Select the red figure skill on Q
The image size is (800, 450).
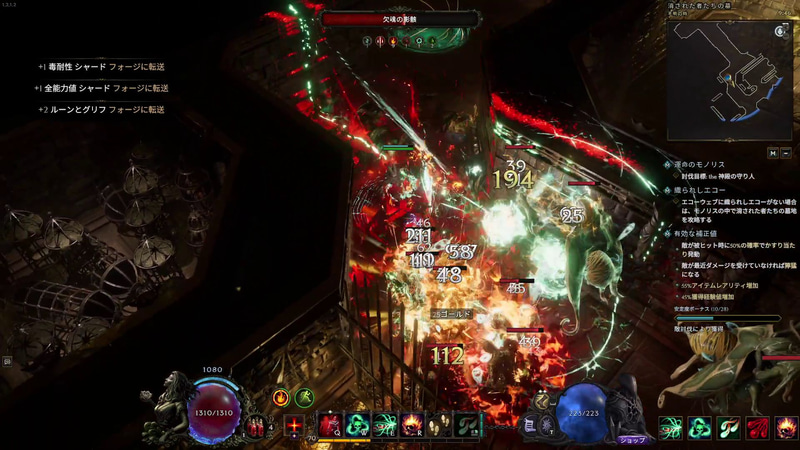click(330, 425)
